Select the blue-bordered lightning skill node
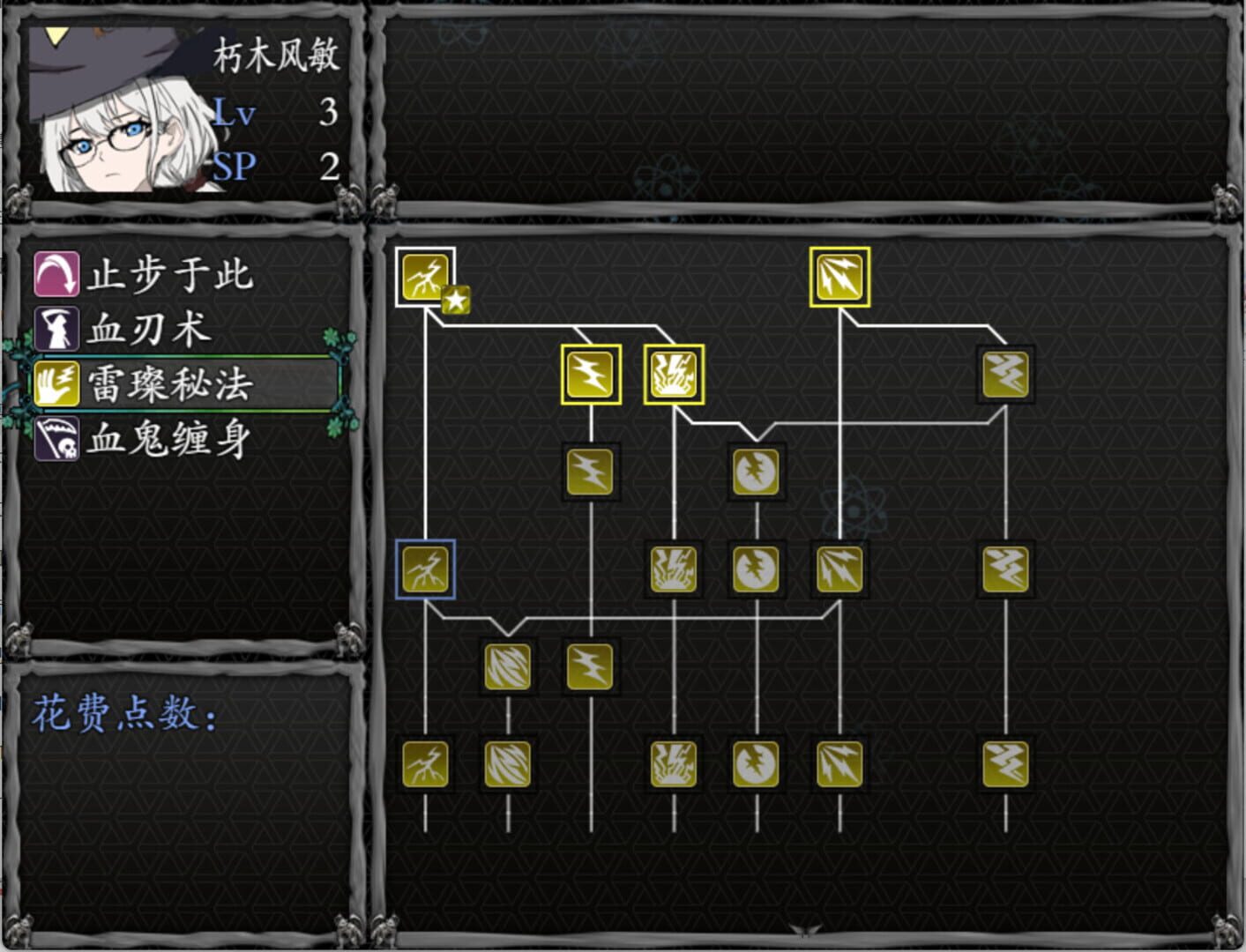The image size is (1246, 952). [x=424, y=569]
